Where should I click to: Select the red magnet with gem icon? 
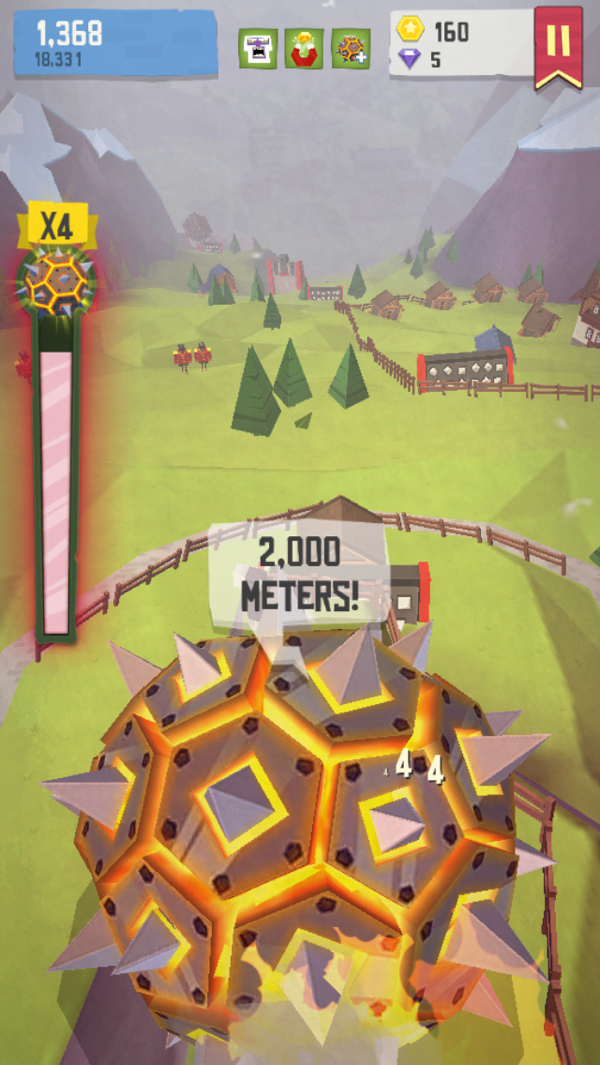pos(304,48)
